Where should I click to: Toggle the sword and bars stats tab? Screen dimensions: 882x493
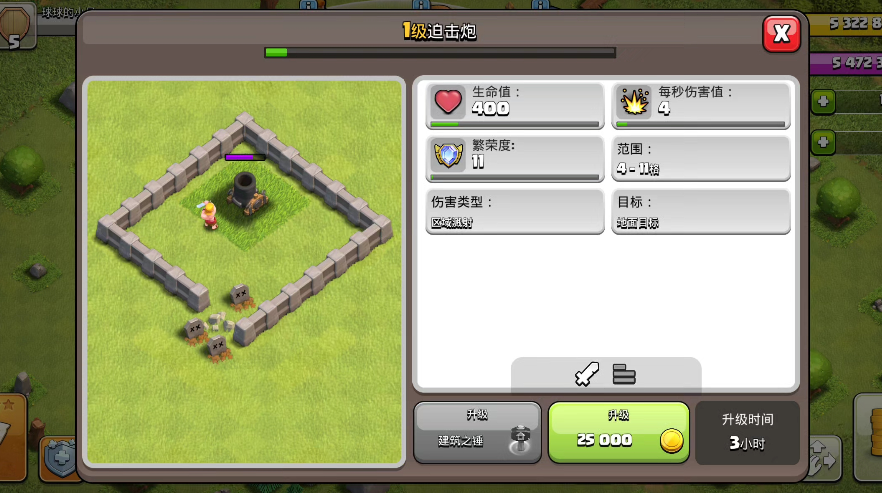click(x=606, y=375)
